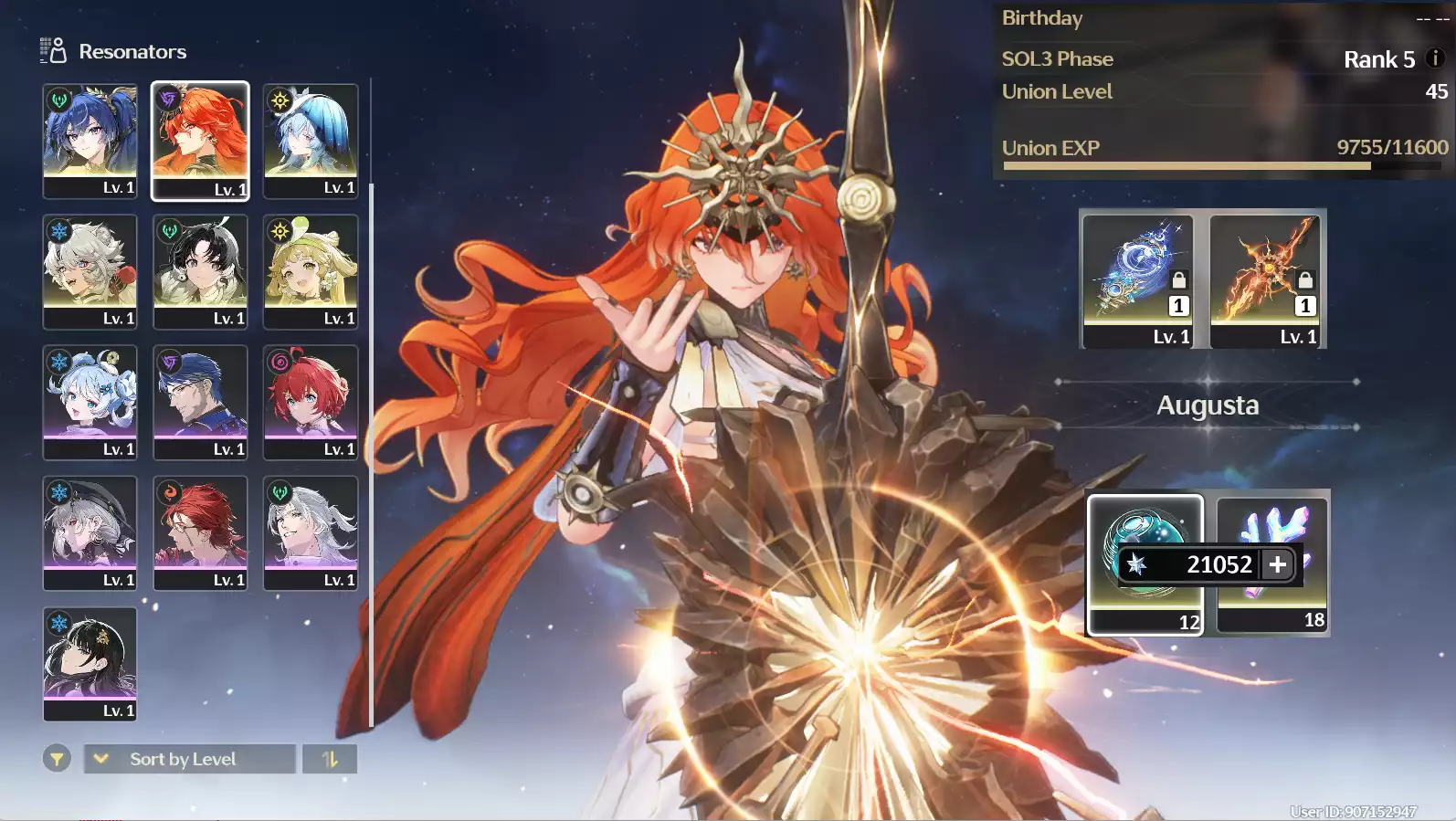Open the Sort by Level dropdown
Image resolution: width=1456 pixels, height=821 pixels.
[189, 759]
